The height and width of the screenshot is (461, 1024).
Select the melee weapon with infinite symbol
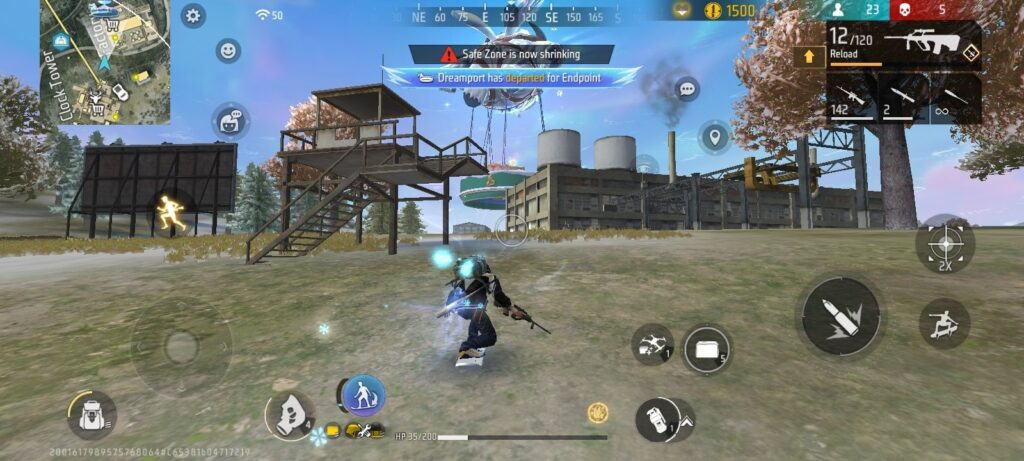click(x=955, y=100)
